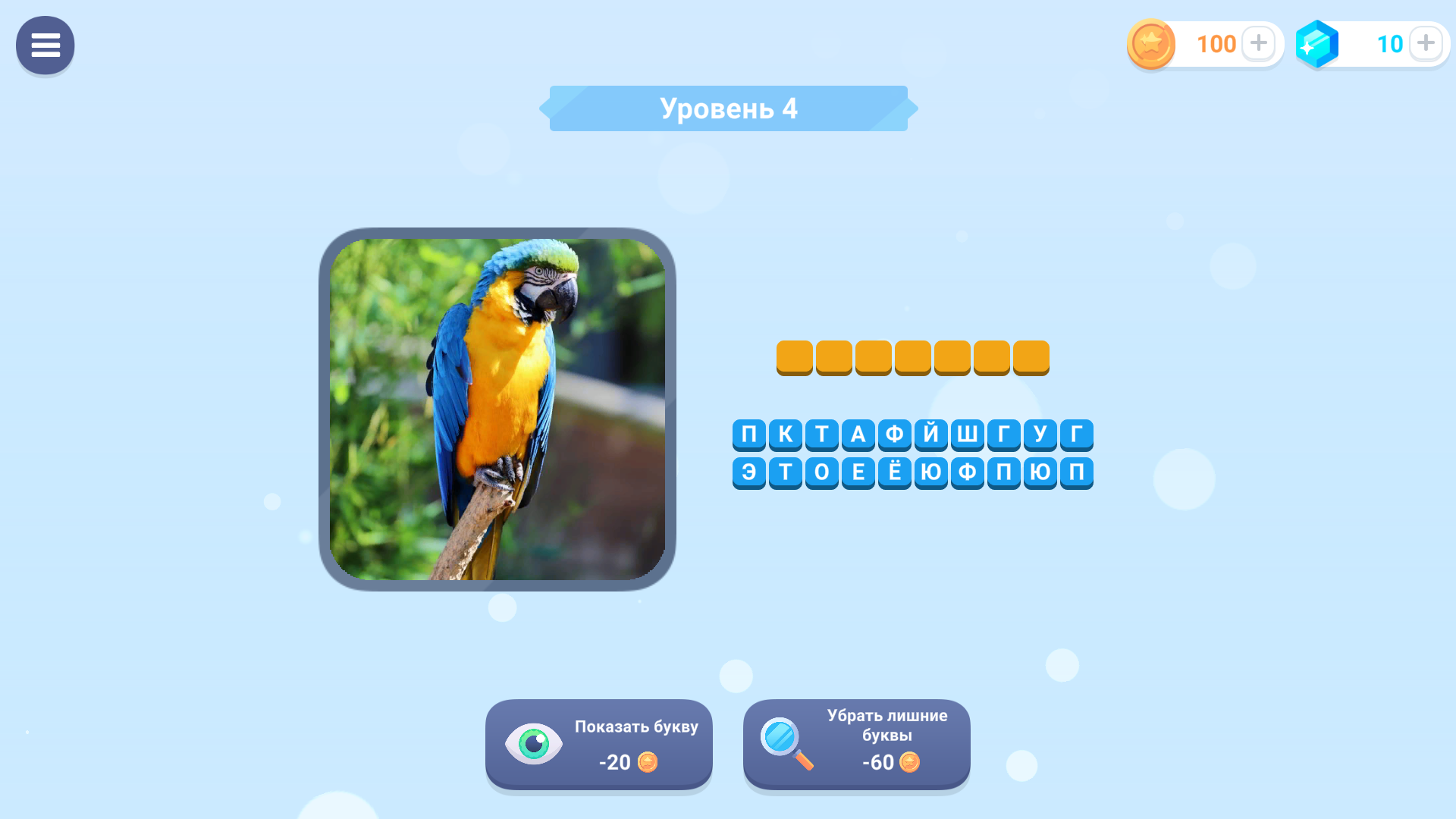Select the letter К tile

tap(785, 435)
